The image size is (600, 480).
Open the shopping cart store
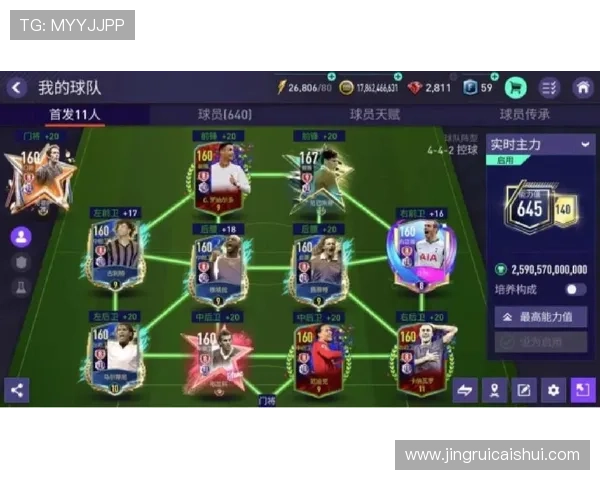click(516, 87)
